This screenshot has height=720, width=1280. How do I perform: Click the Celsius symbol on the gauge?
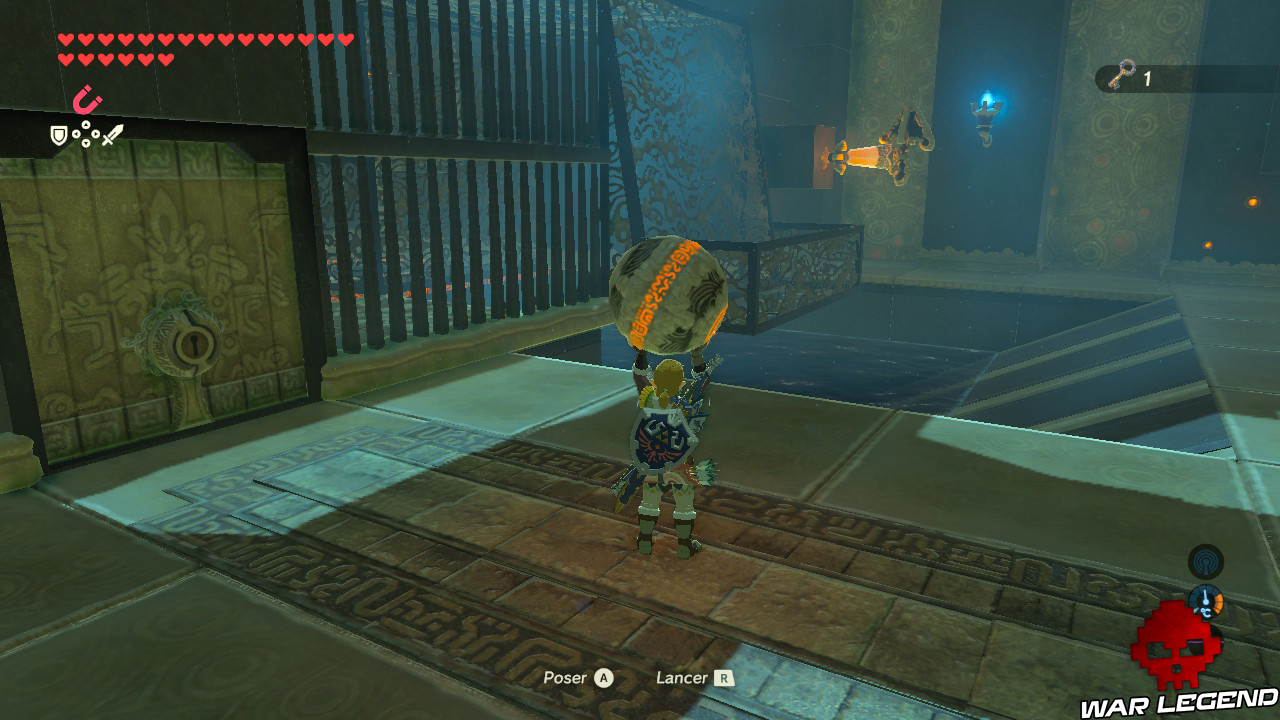pos(1204,612)
